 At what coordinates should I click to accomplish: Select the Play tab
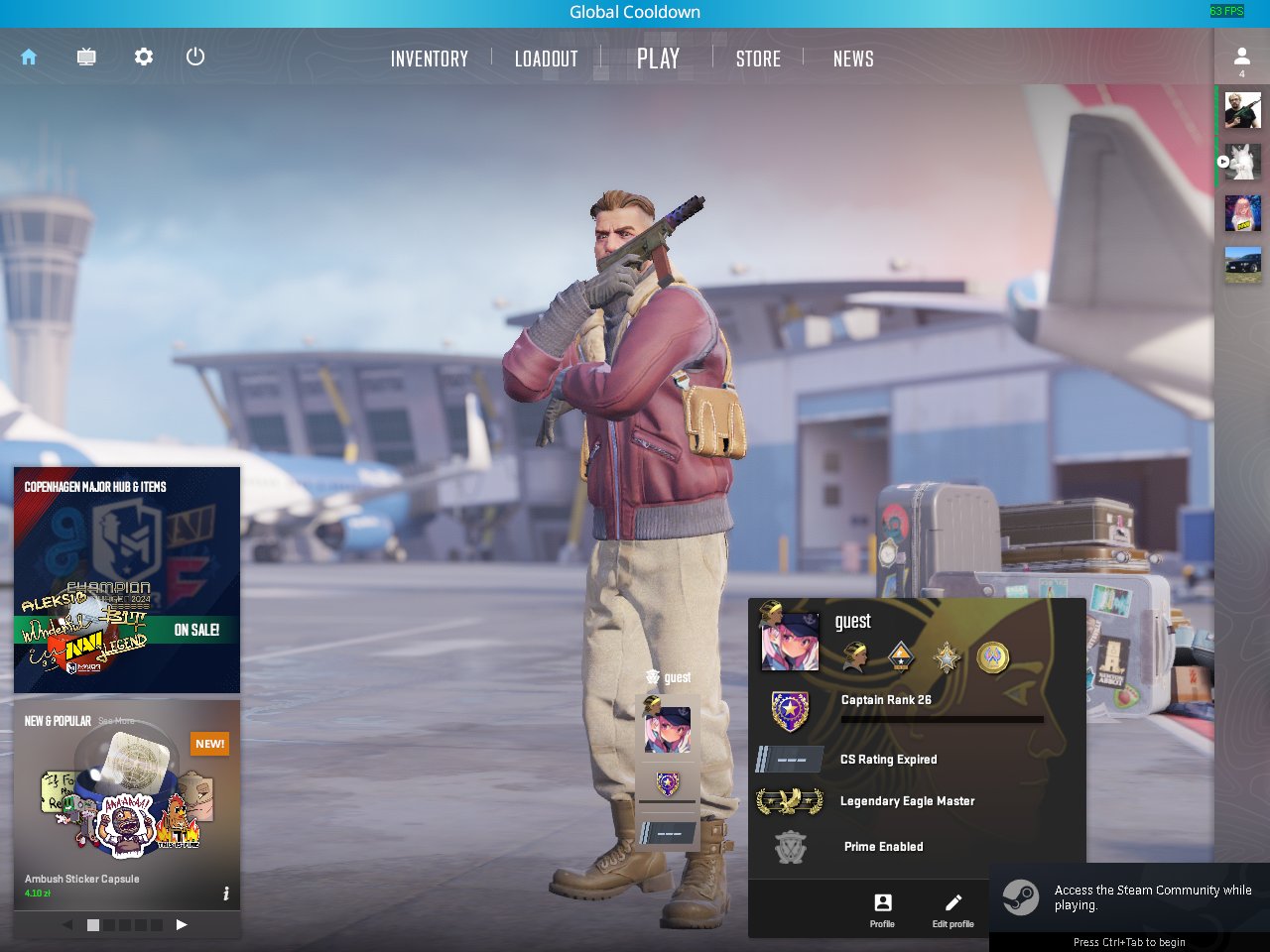[658, 59]
